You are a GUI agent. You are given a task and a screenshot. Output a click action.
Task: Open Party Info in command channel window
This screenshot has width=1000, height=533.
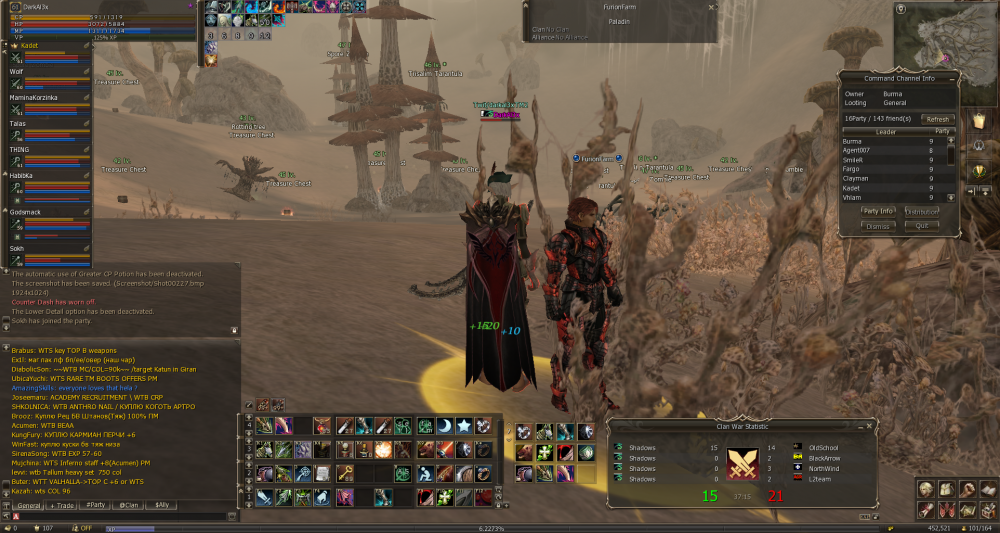pos(879,211)
